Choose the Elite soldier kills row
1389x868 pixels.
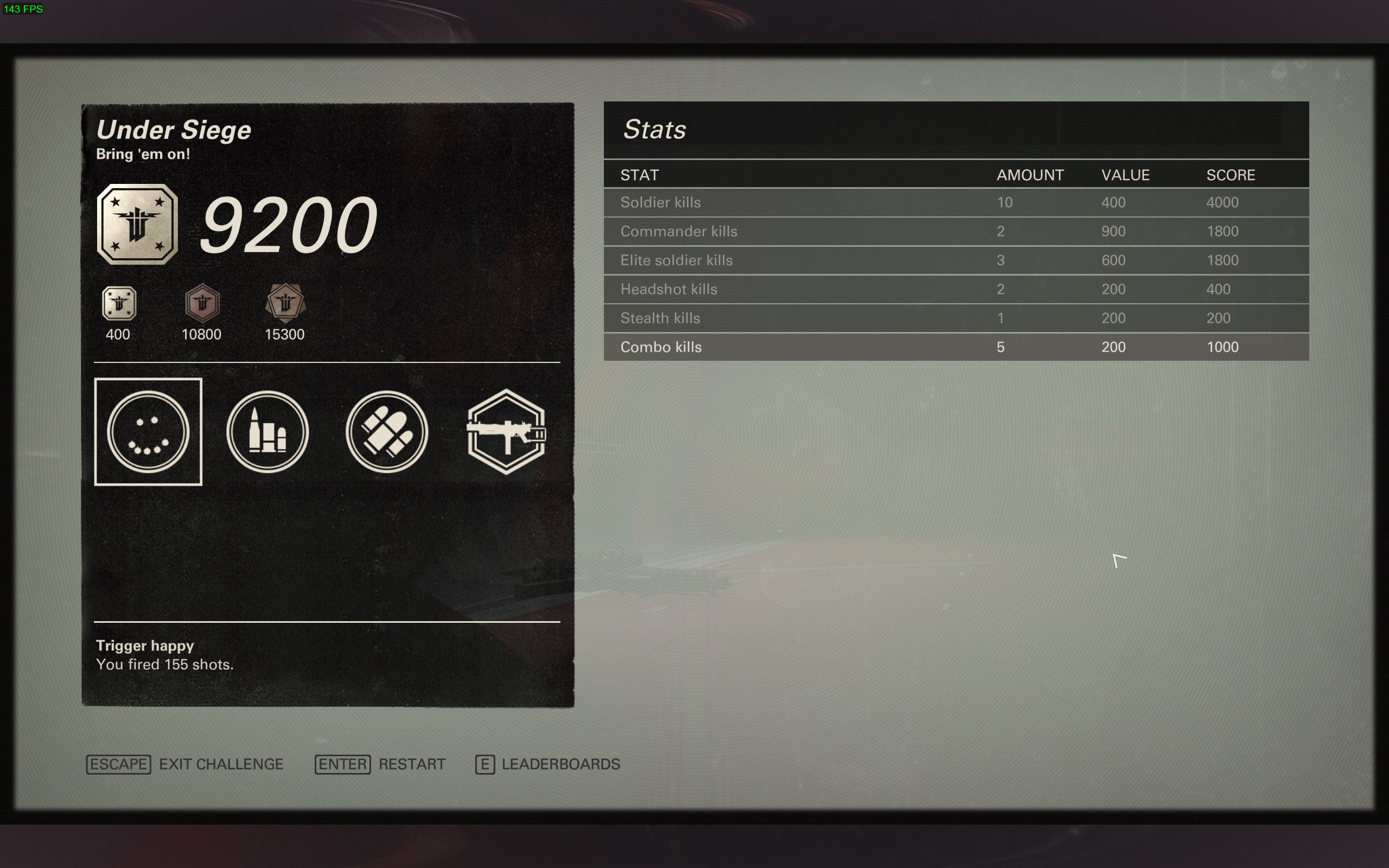click(x=955, y=260)
